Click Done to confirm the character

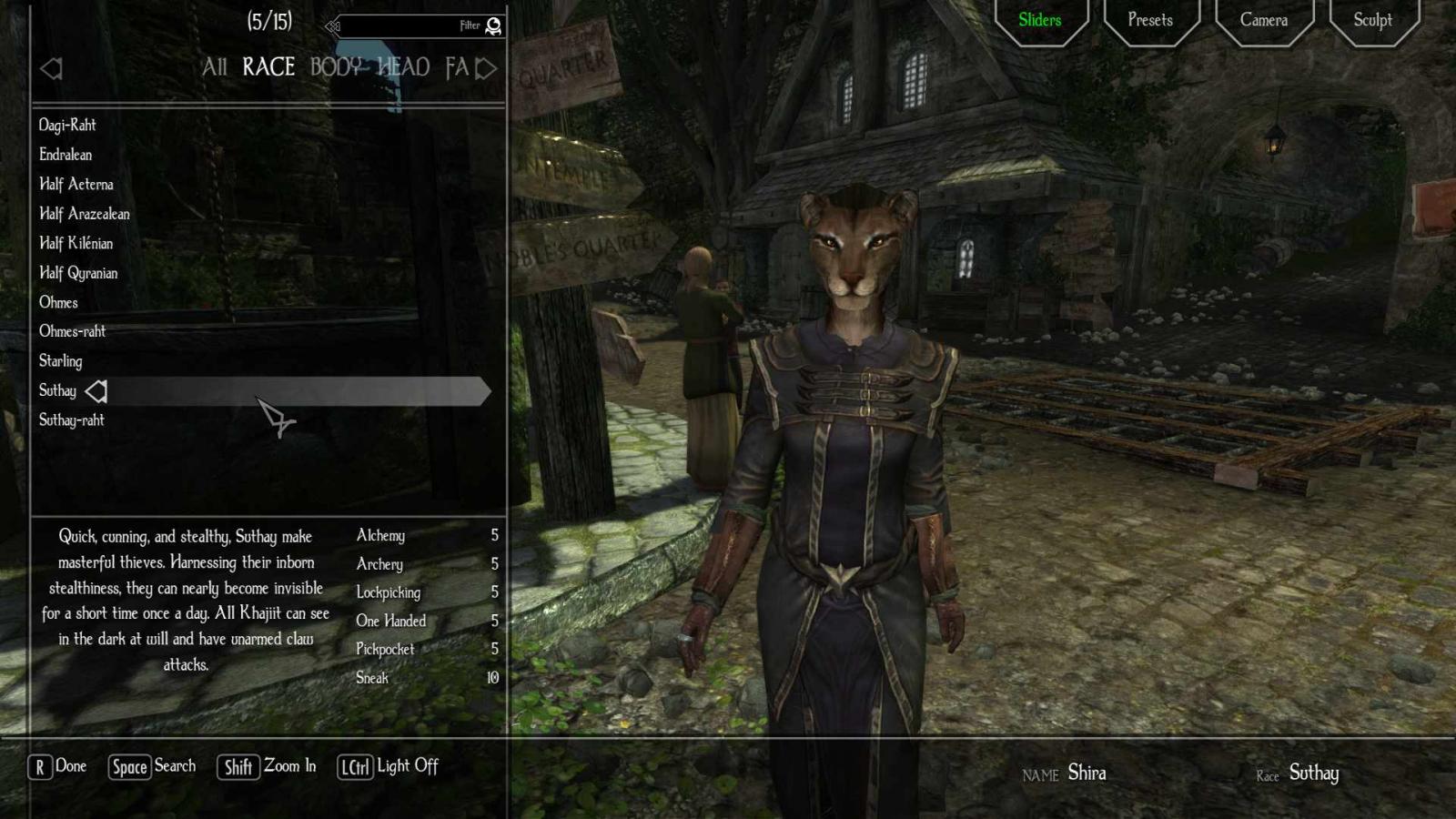point(71,767)
